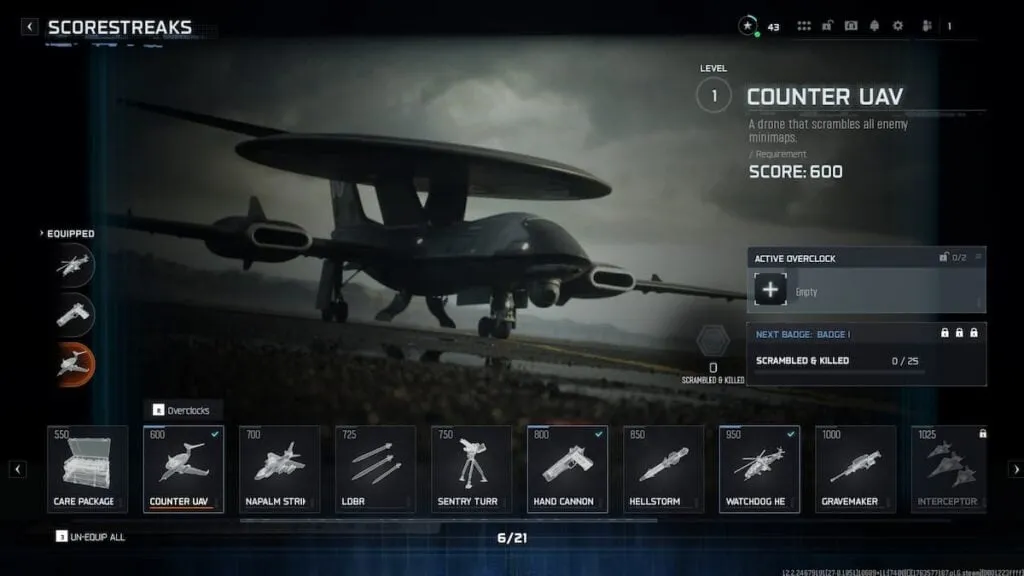This screenshot has width=1024, height=576.
Task: Choose the Hand Cannon scorestreak
Action: pos(567,469)
